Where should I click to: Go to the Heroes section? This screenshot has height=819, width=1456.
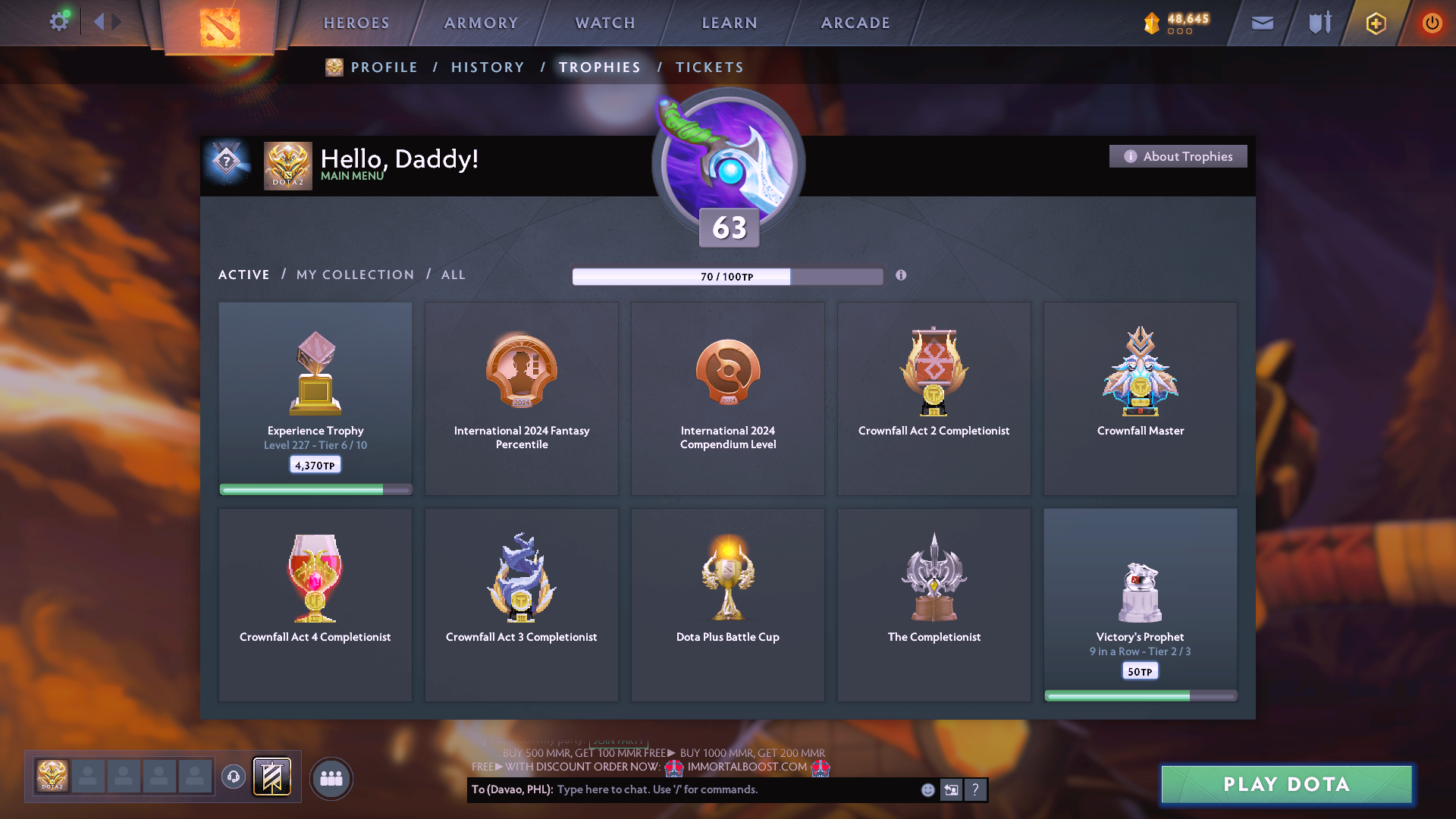356,23
